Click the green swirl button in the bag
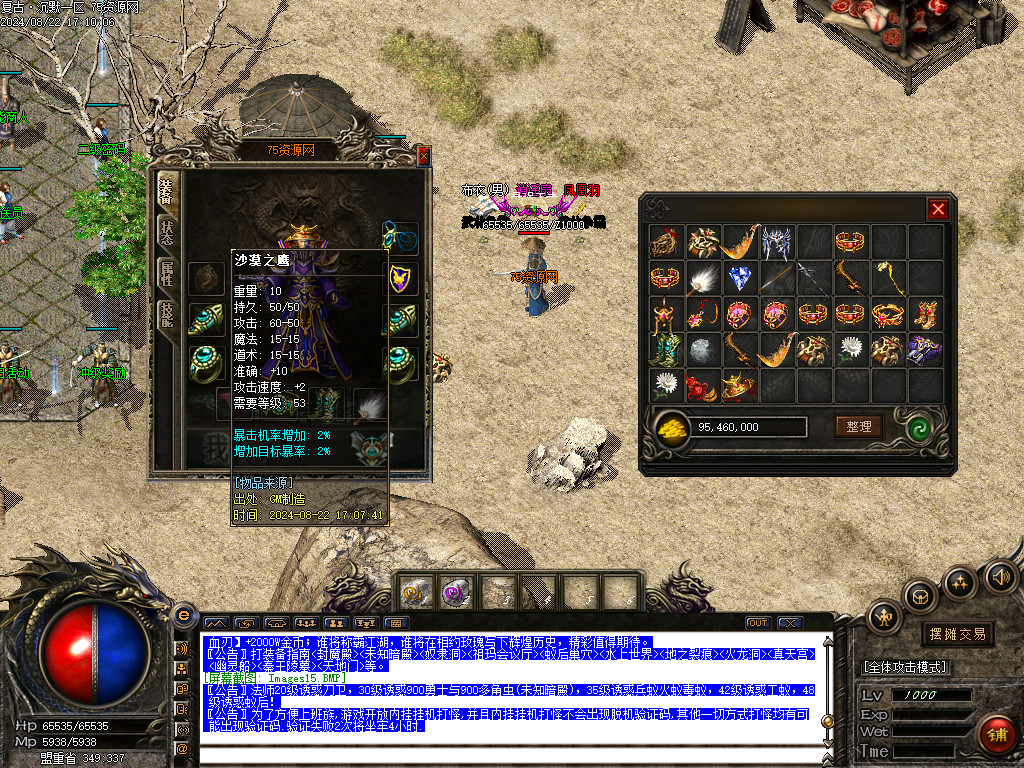The width and height of the screenshot is (1024, 768). tap(919, 427)
